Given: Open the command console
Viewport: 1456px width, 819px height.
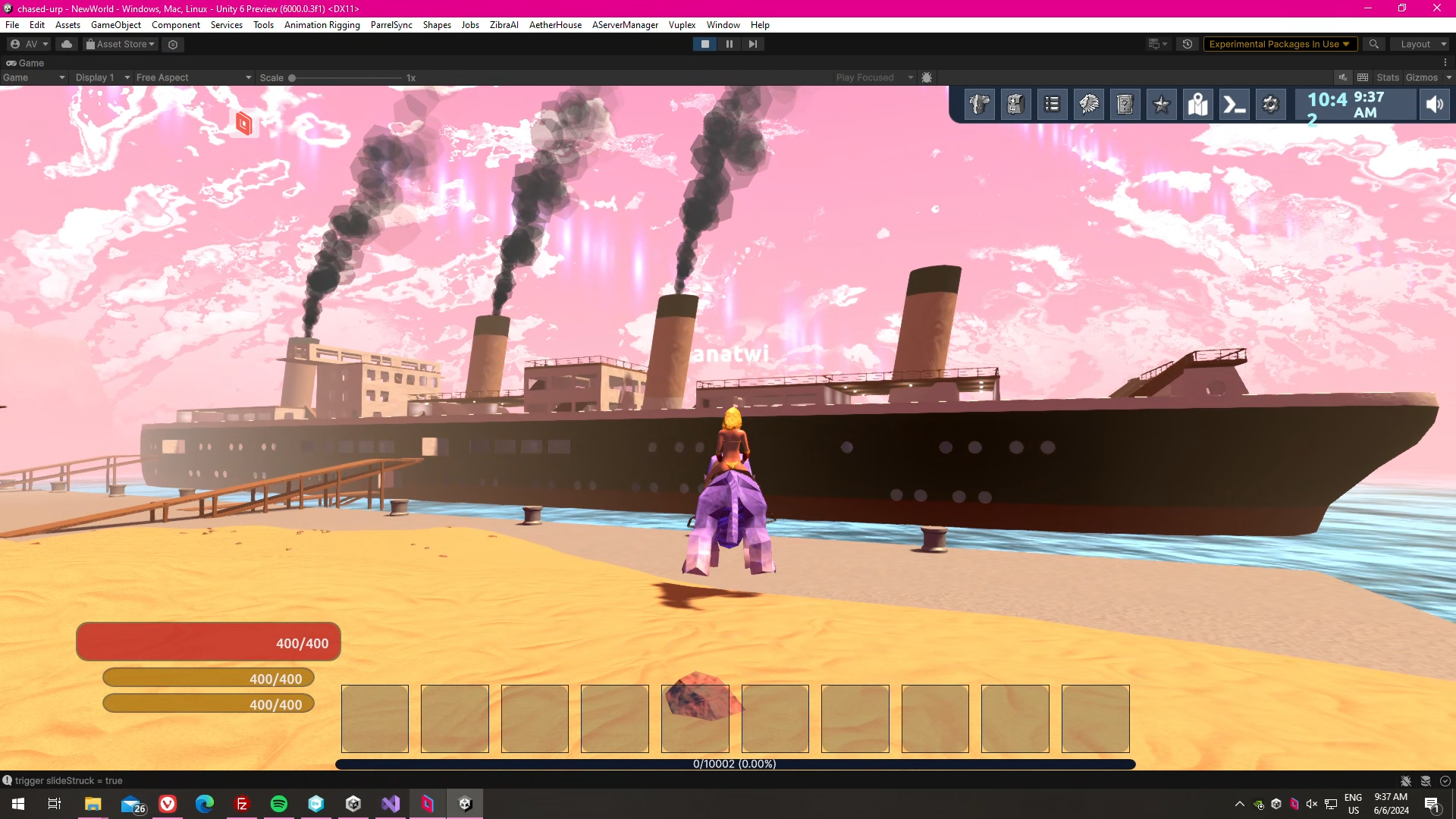Looking at the screenshot, I should pos(1234,105).
